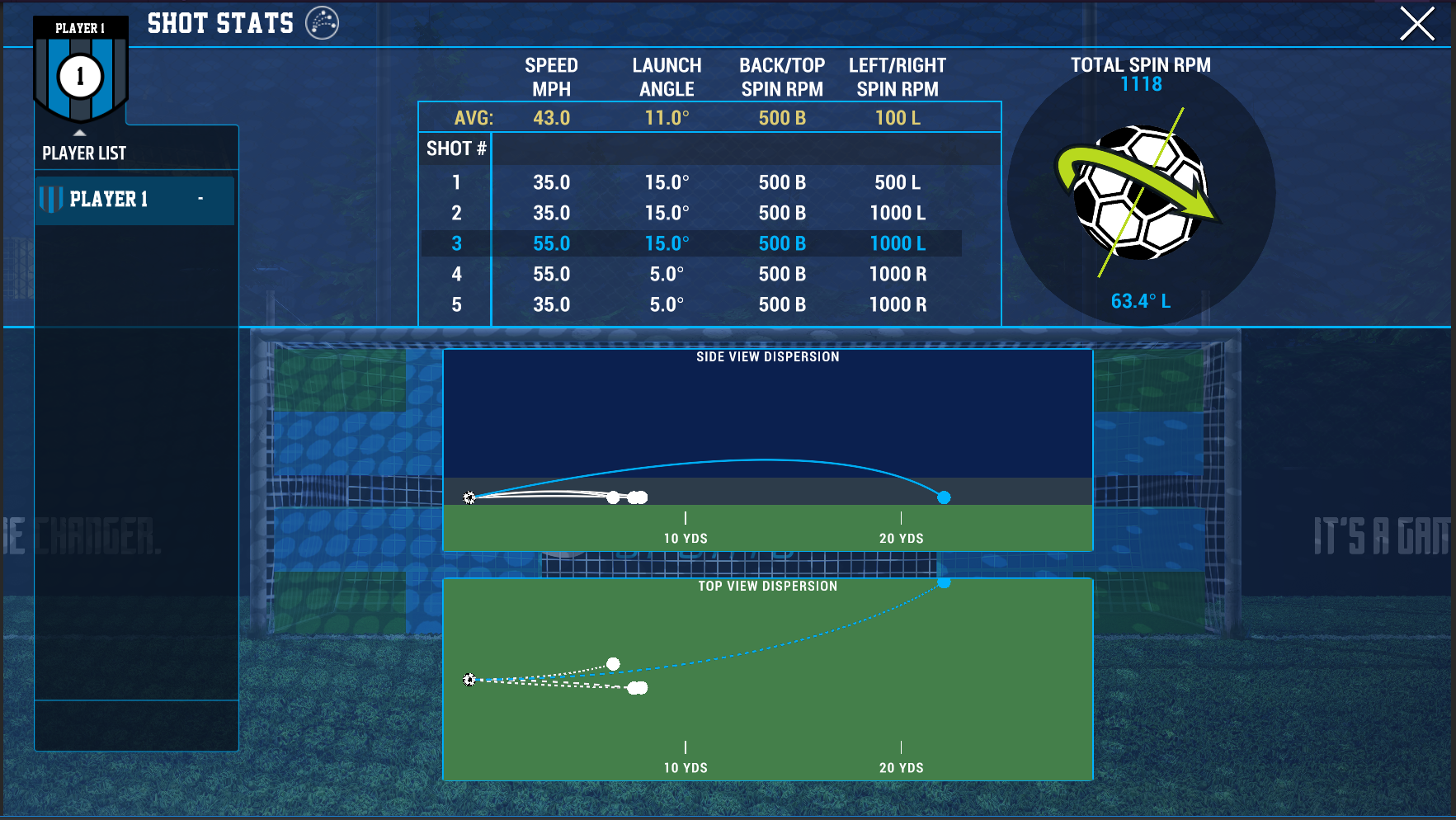Select the soccer ball start marker in side view
Screen dimensions: 1456x820
(469, 497)
